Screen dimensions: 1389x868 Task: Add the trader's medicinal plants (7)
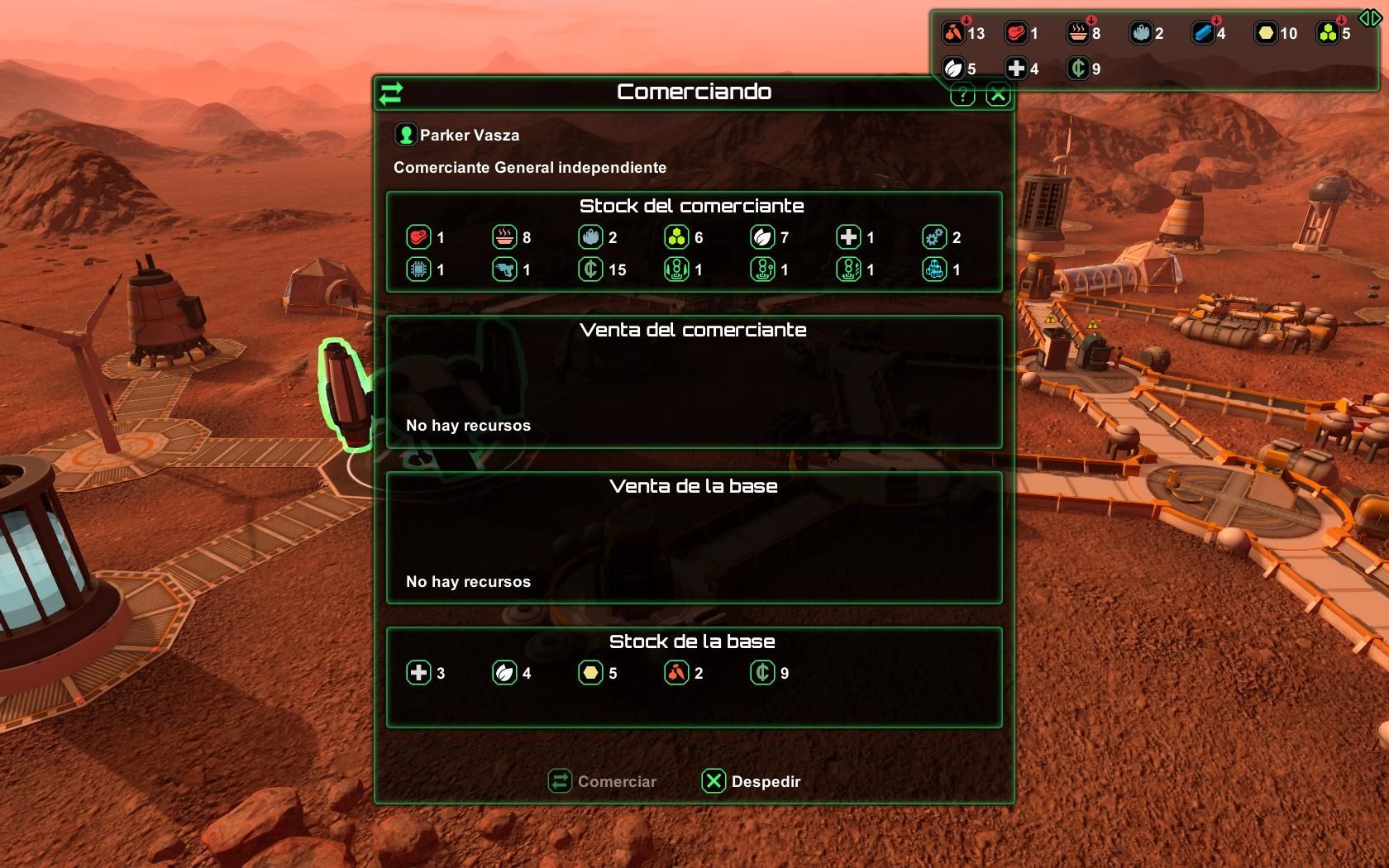click(x=763, y=238)
